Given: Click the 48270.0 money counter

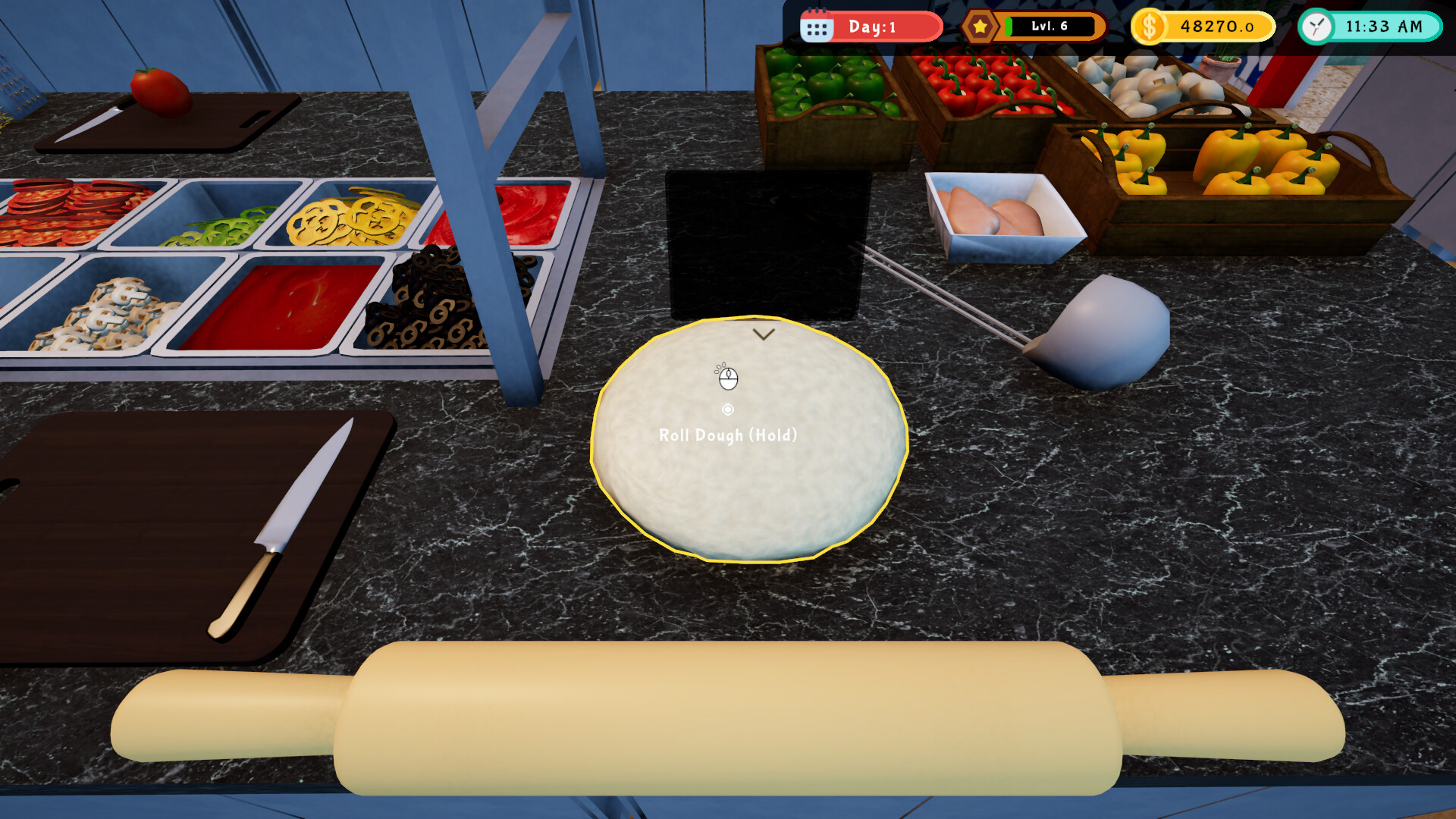Looking at the screenshot, I should coord(1213,26).
